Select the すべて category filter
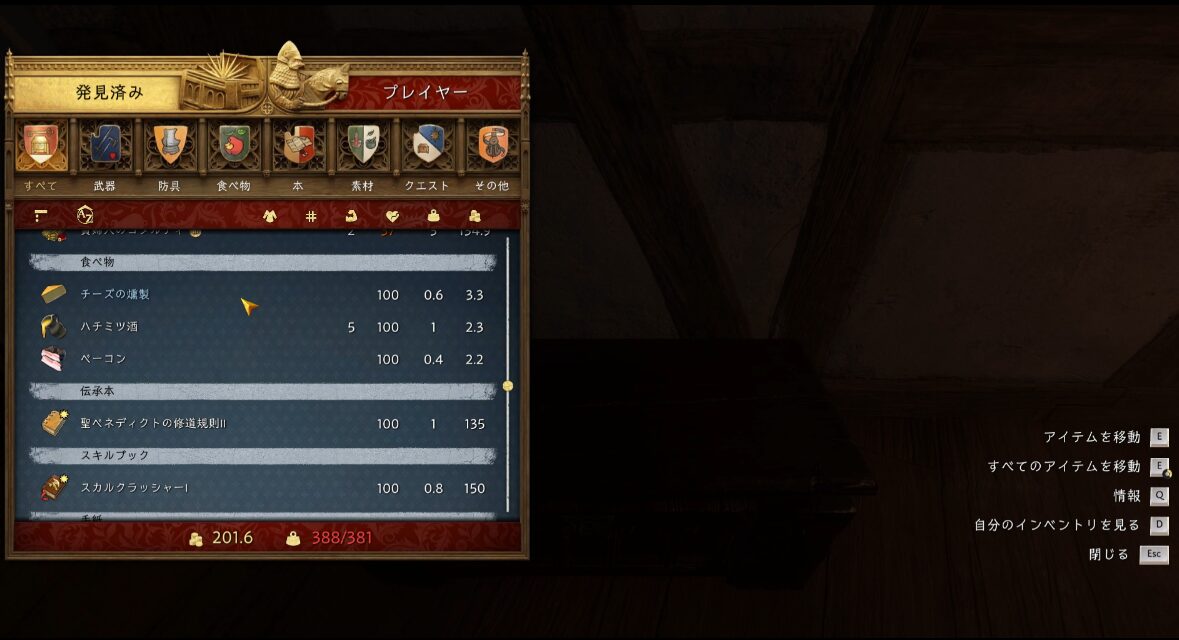The width and height of the screenshot is (1179, 640). tap(42, 148)
